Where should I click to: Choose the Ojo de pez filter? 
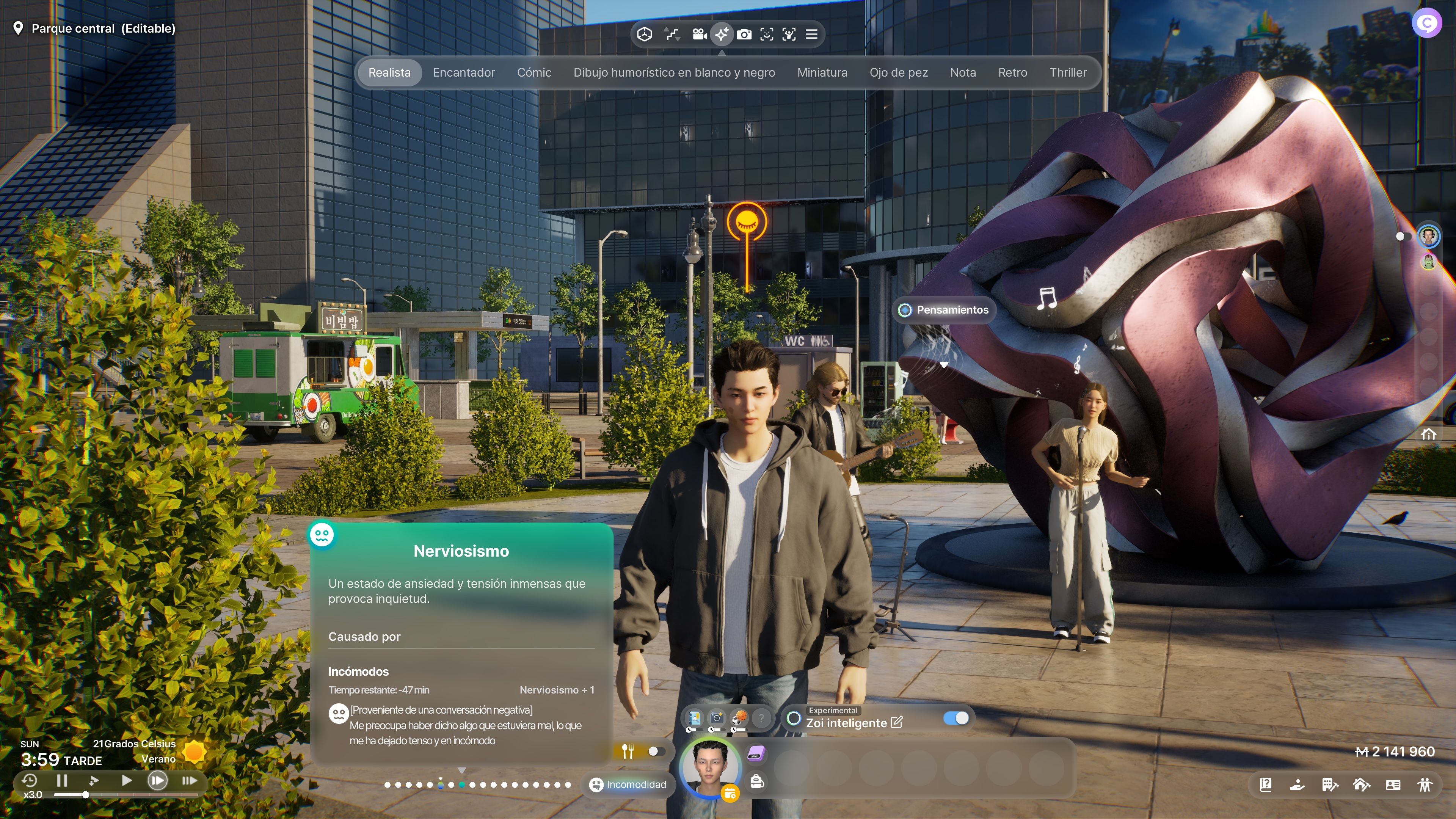coord(898,72)
